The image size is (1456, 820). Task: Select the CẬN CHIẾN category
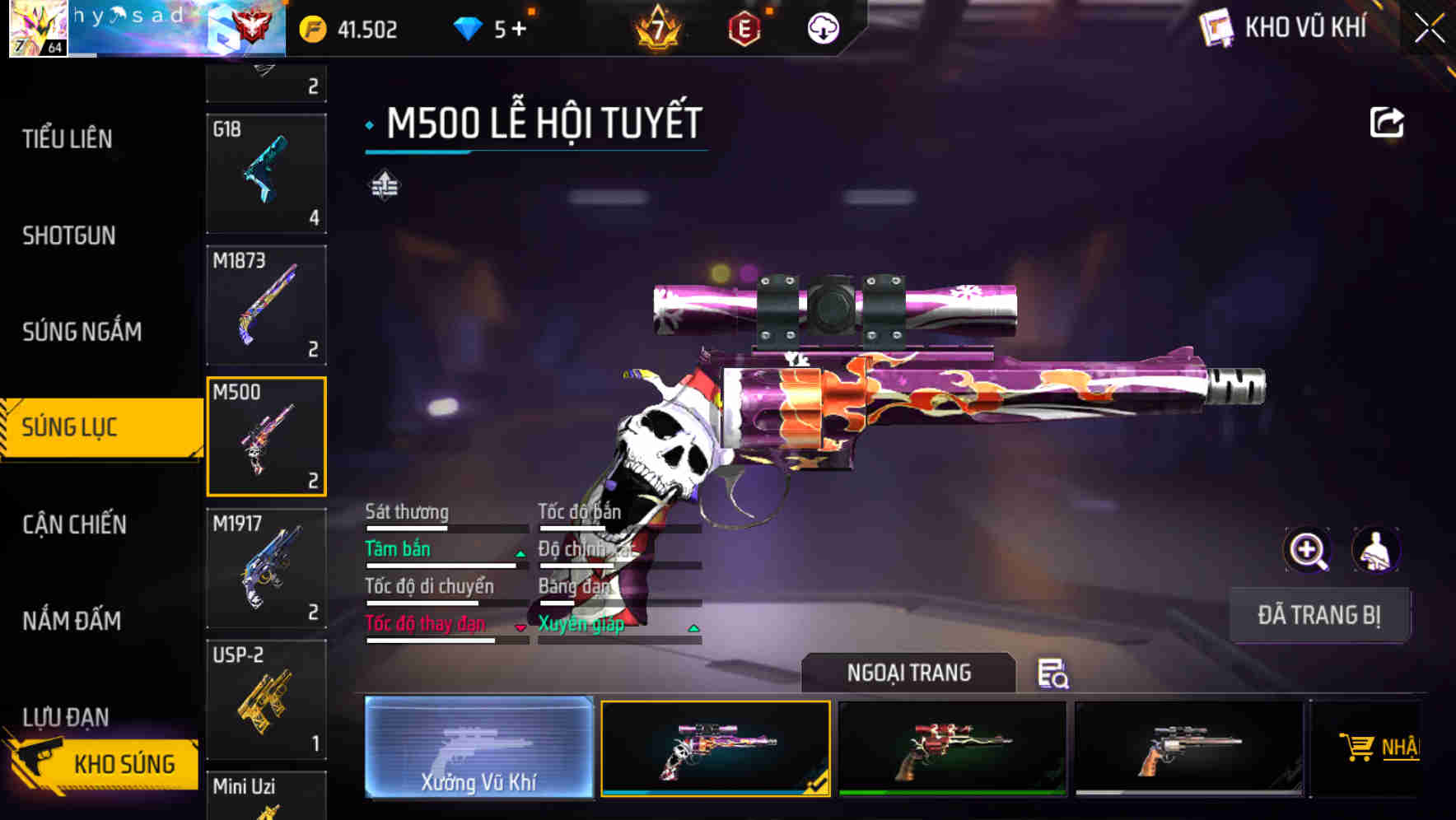coord(73,524)
